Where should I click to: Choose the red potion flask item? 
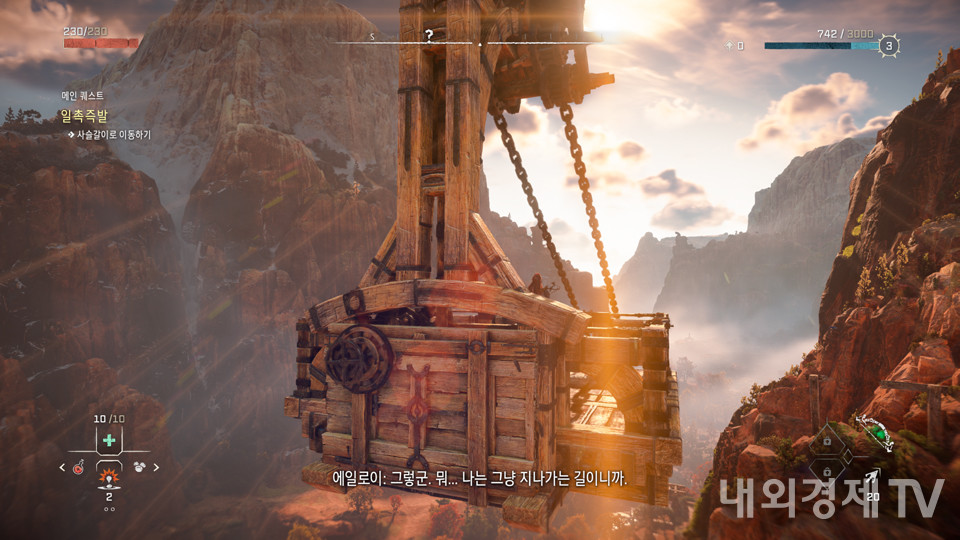78,467
